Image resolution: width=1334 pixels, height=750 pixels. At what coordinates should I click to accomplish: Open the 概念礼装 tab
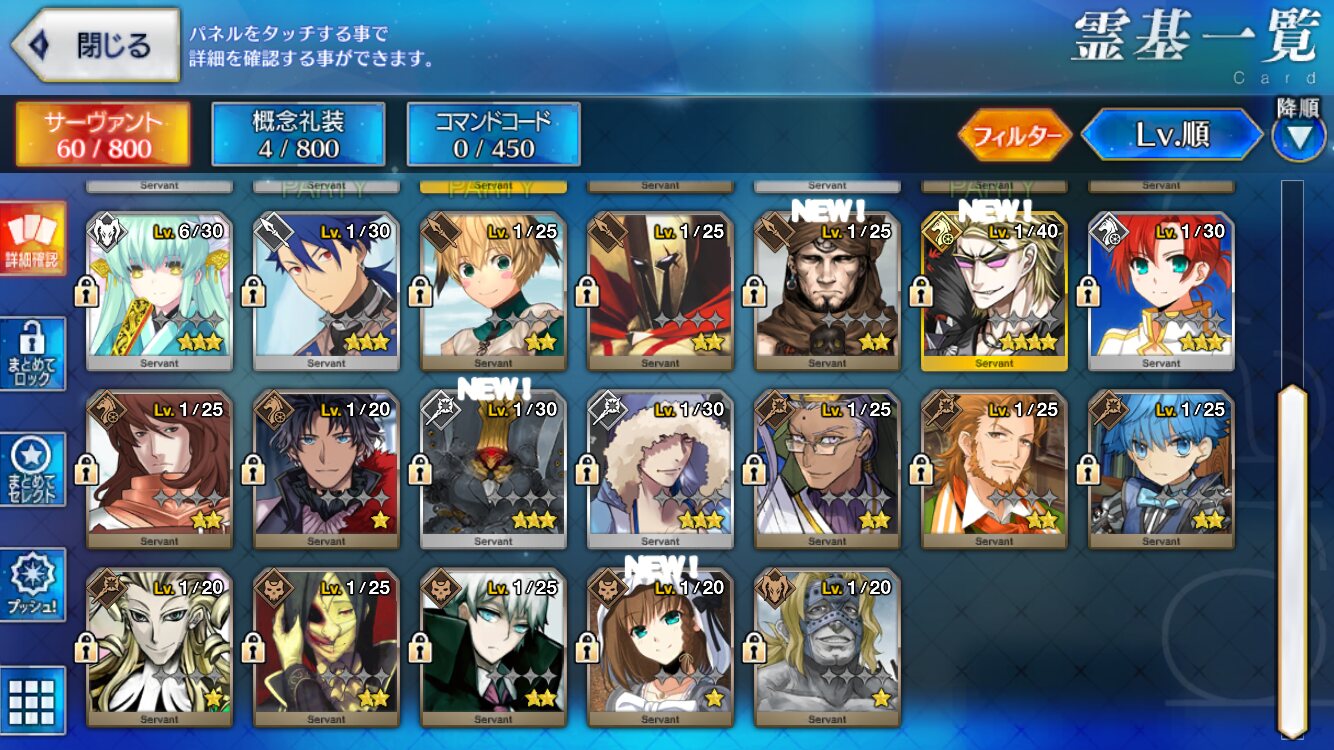[x=298, y=135]
